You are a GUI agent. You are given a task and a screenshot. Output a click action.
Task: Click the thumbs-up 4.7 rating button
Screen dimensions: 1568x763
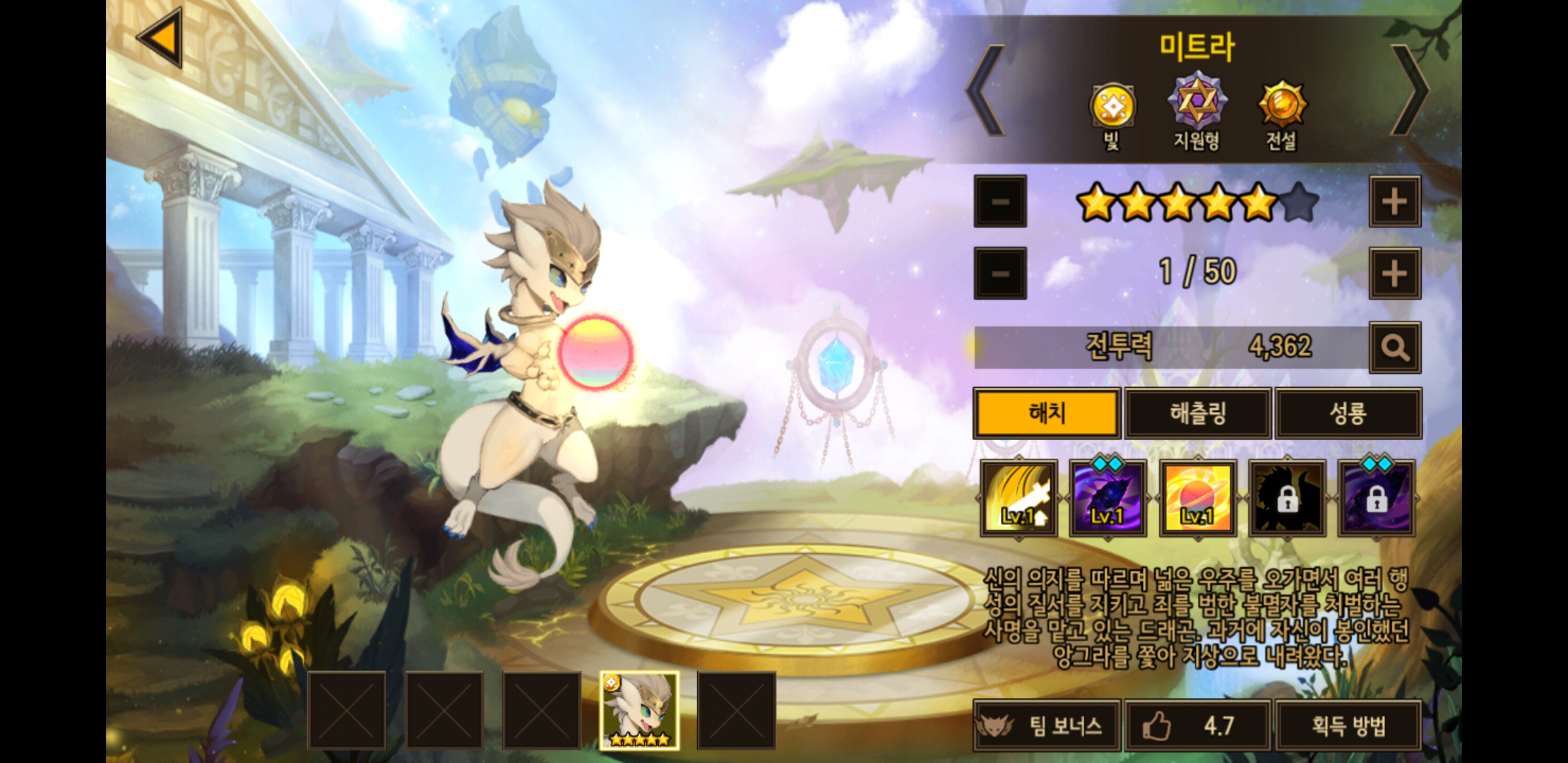coord(1198,726)
